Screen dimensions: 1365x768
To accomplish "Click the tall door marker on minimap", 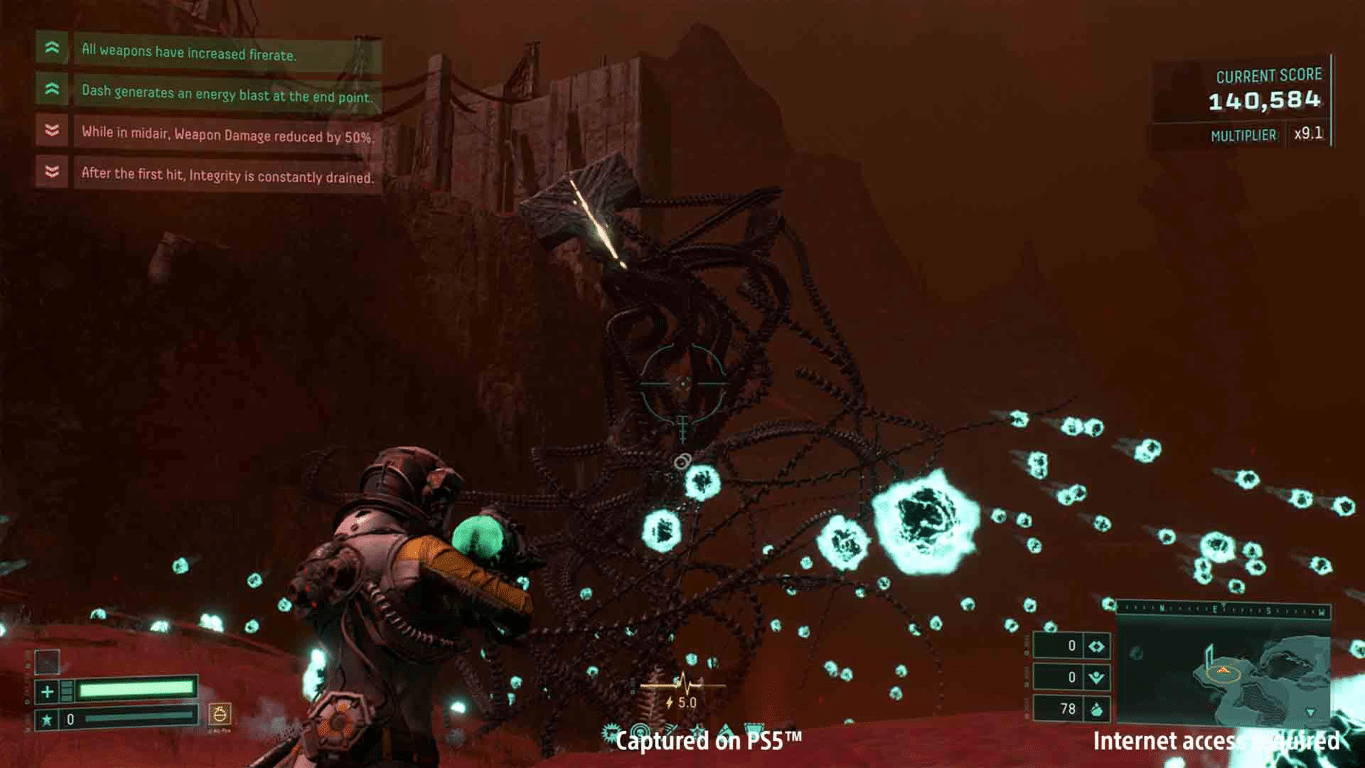I will (x=1207, y=653).
